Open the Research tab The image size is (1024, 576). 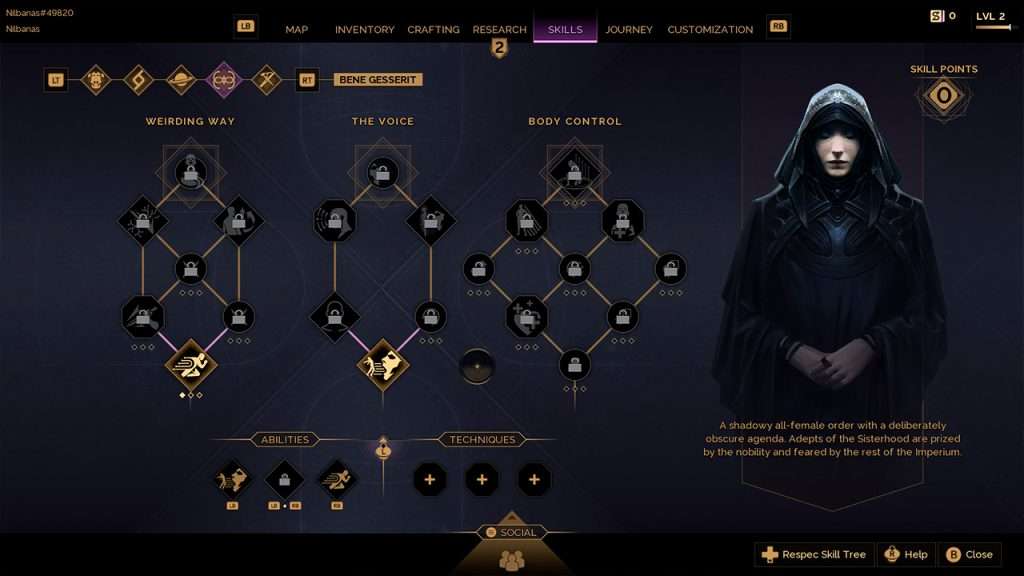coord(499,29)
